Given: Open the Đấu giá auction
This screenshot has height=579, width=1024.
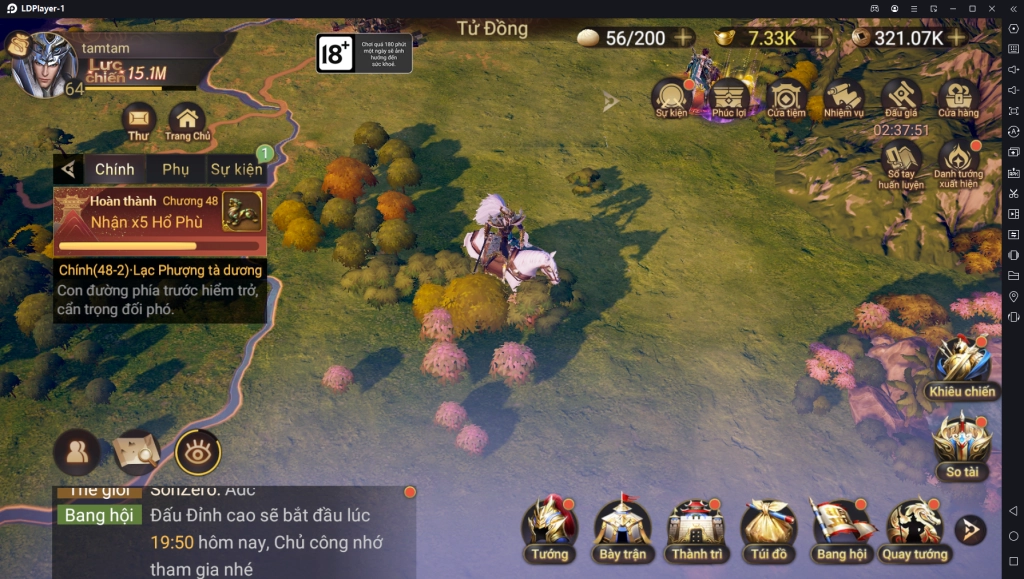Looking at the screenshot, I should click(901, 98).
